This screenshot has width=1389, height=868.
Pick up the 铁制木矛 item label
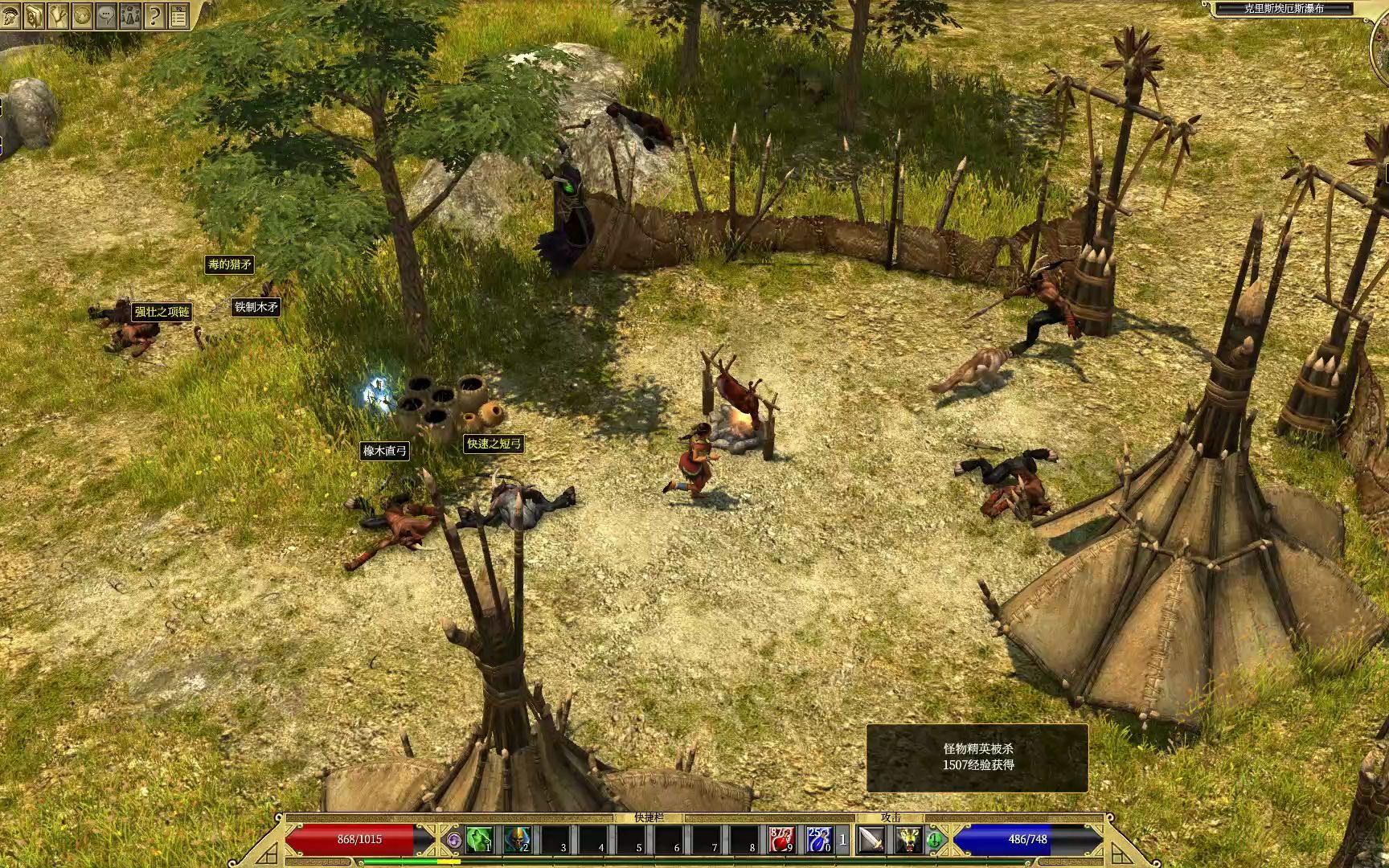point(256,306)
